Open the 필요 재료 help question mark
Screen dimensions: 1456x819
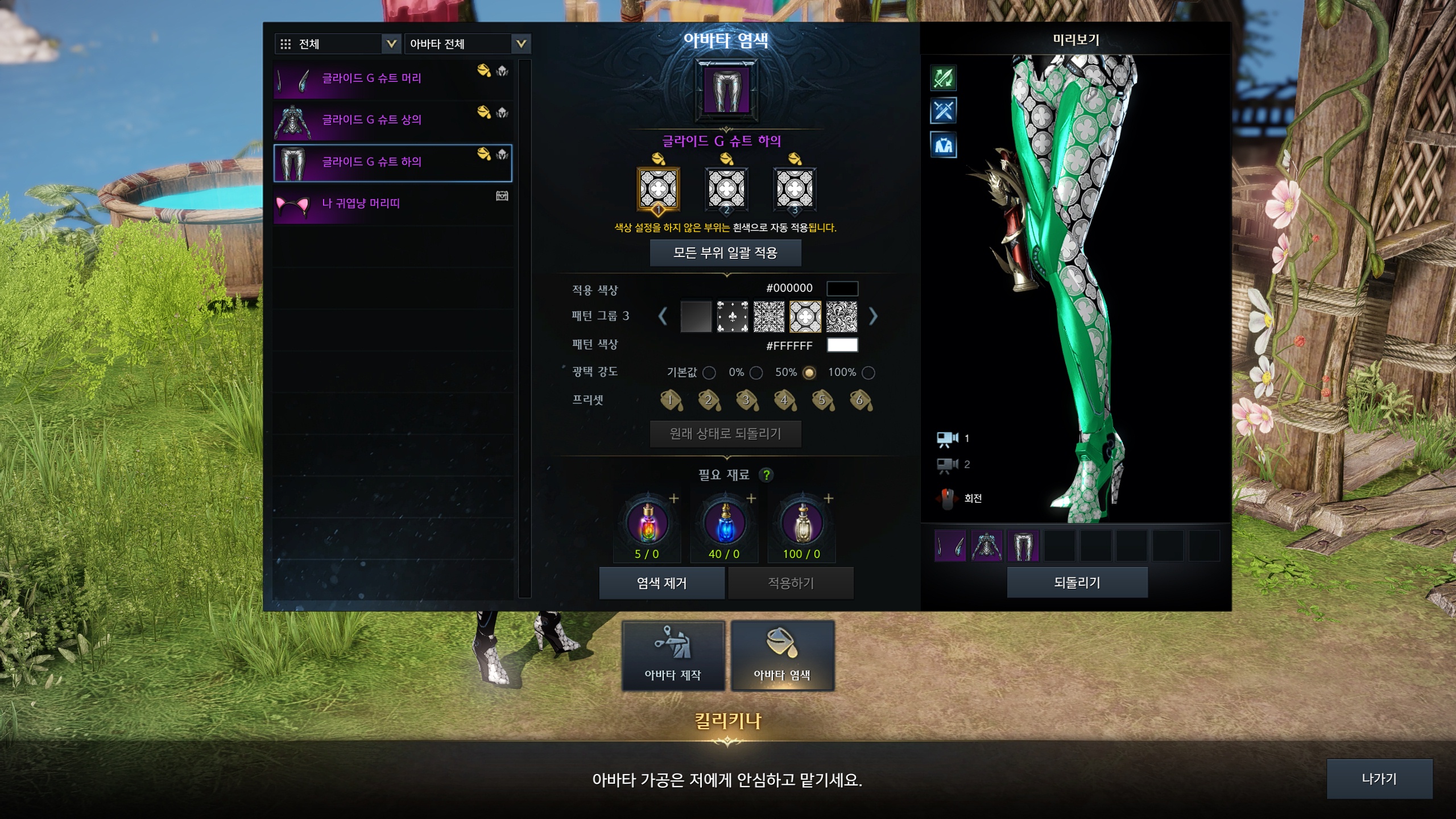pyautogui.click(x=767, y=475)
